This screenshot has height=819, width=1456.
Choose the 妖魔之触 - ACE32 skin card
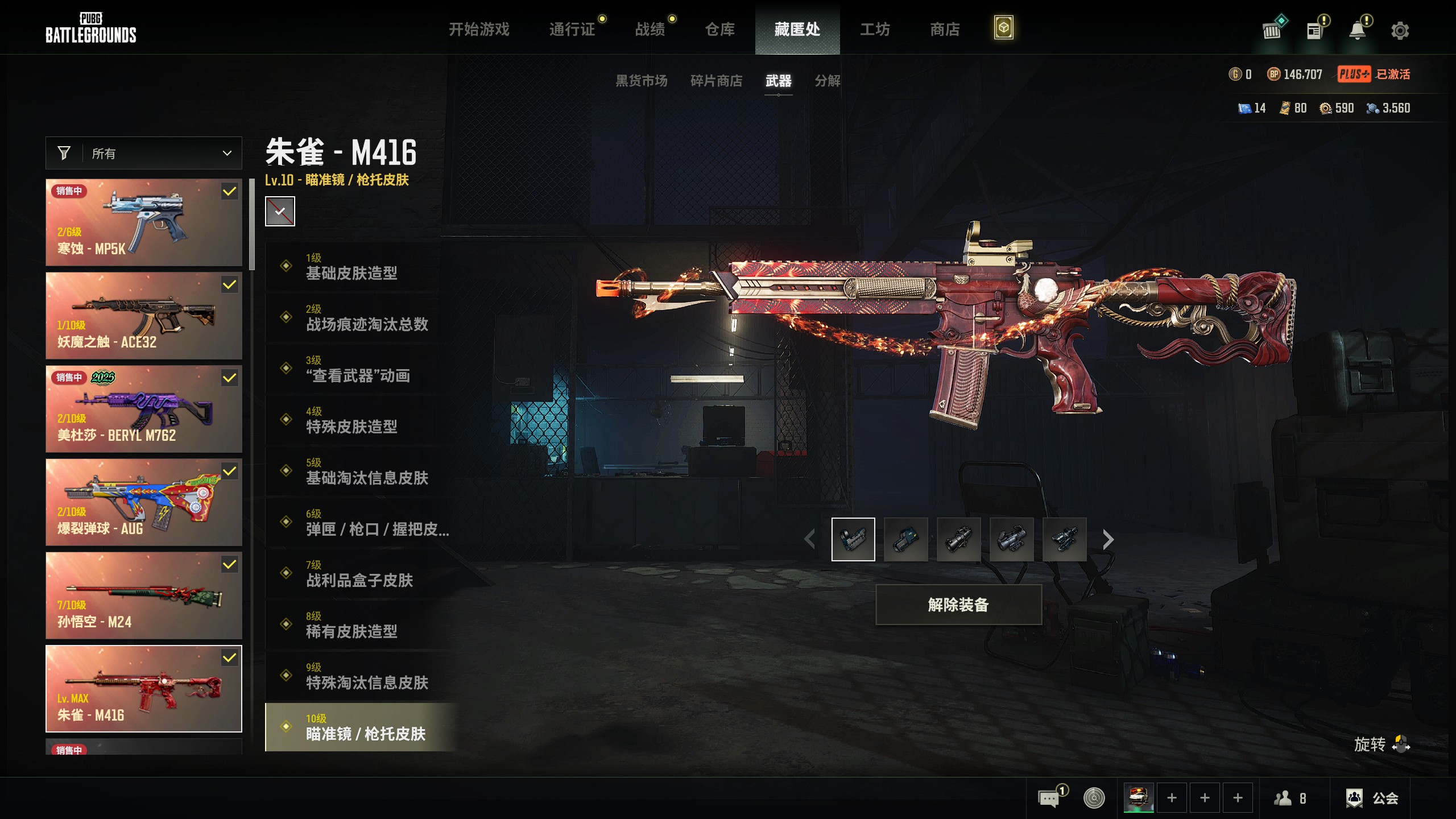(x=144, y=316)
